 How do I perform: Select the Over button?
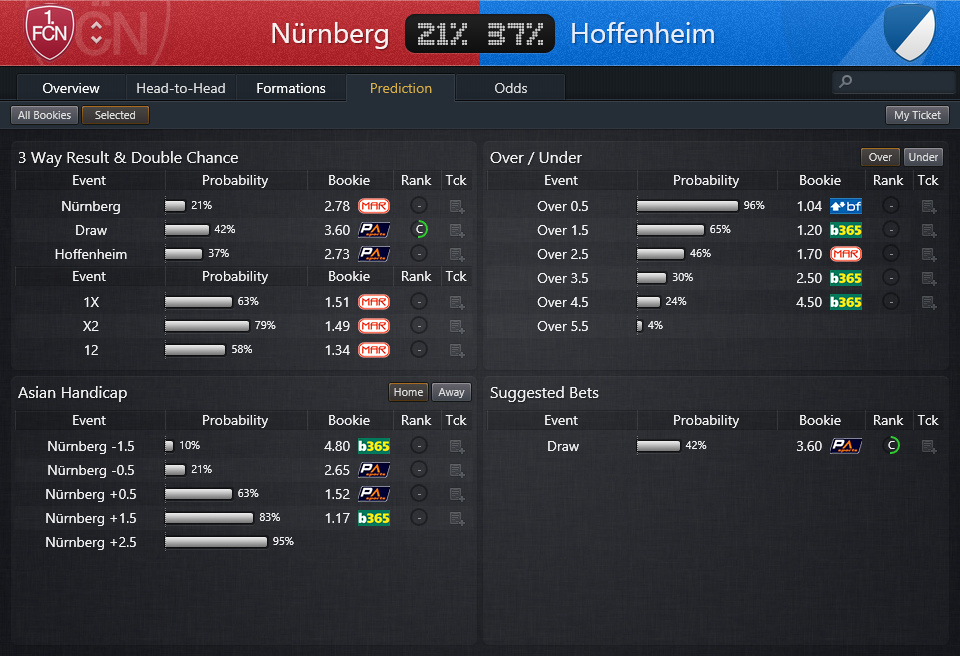coord(880,157)
